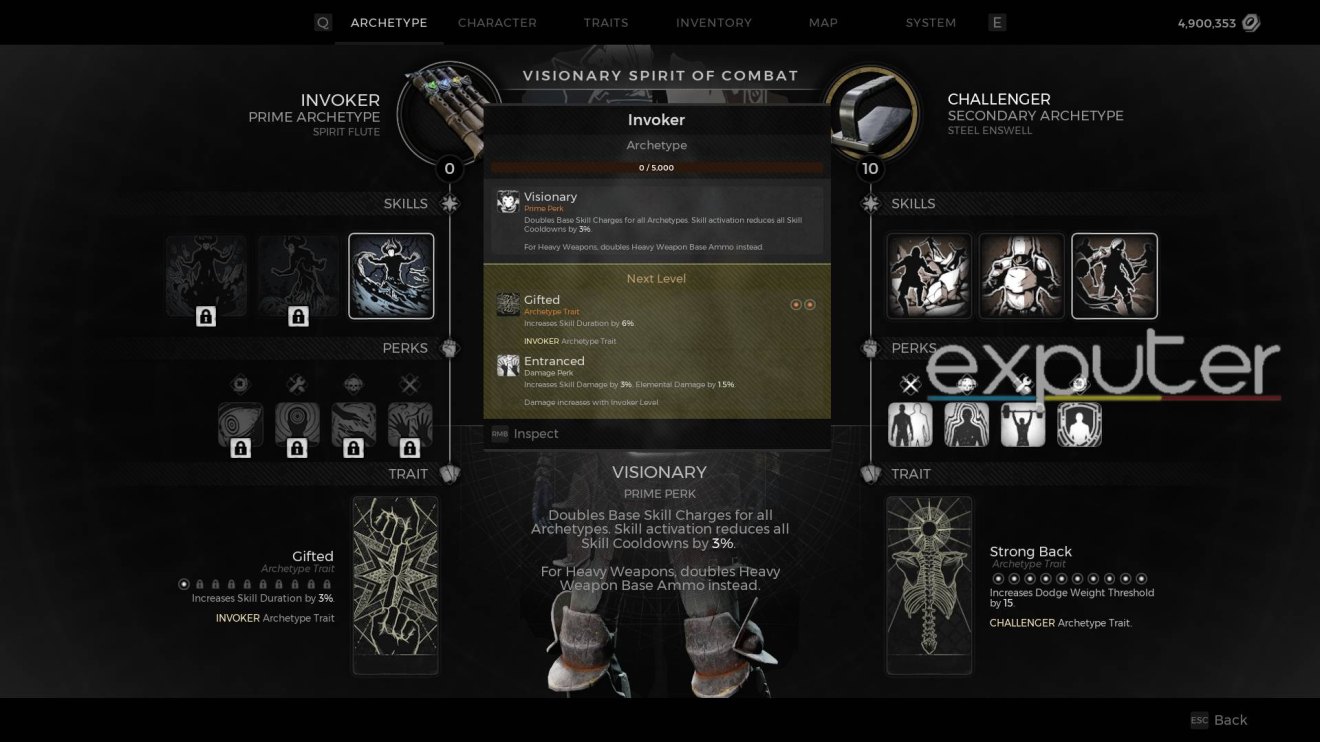Open the CHARACTER menu item
The image size is (1320, 742).
(x=497, y=22)
